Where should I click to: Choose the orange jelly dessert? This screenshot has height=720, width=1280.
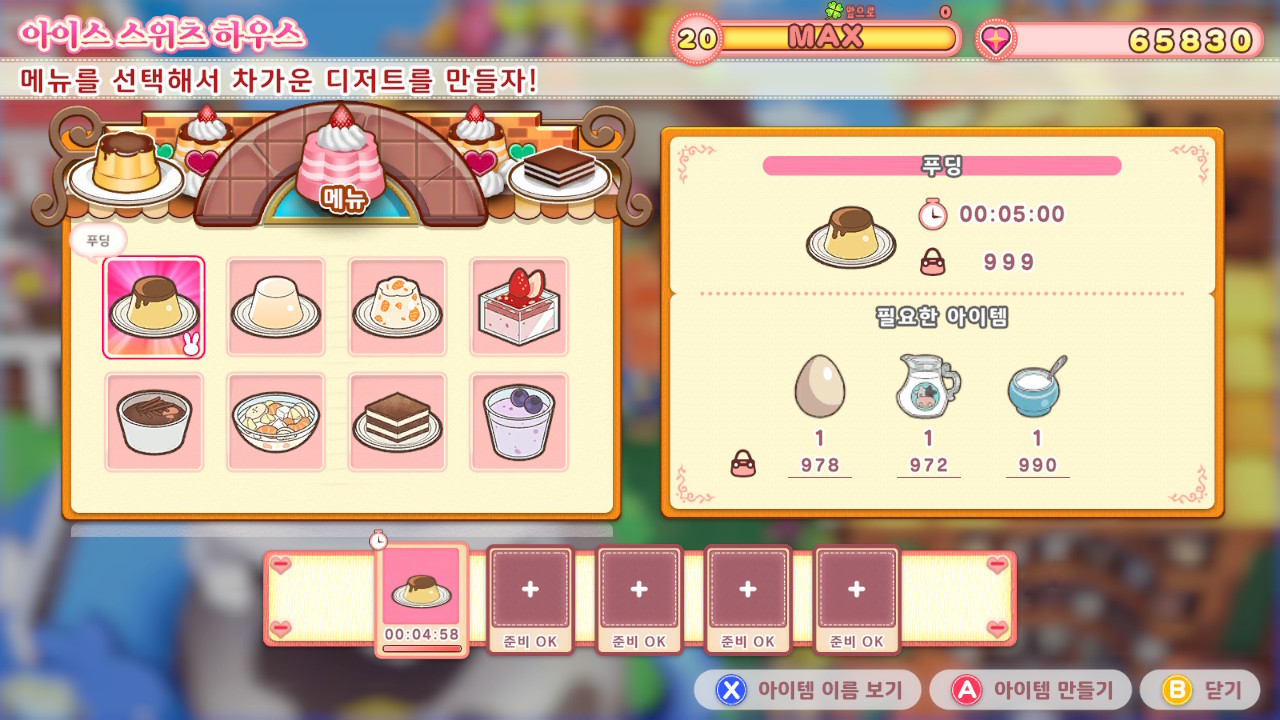pos(397,306)
